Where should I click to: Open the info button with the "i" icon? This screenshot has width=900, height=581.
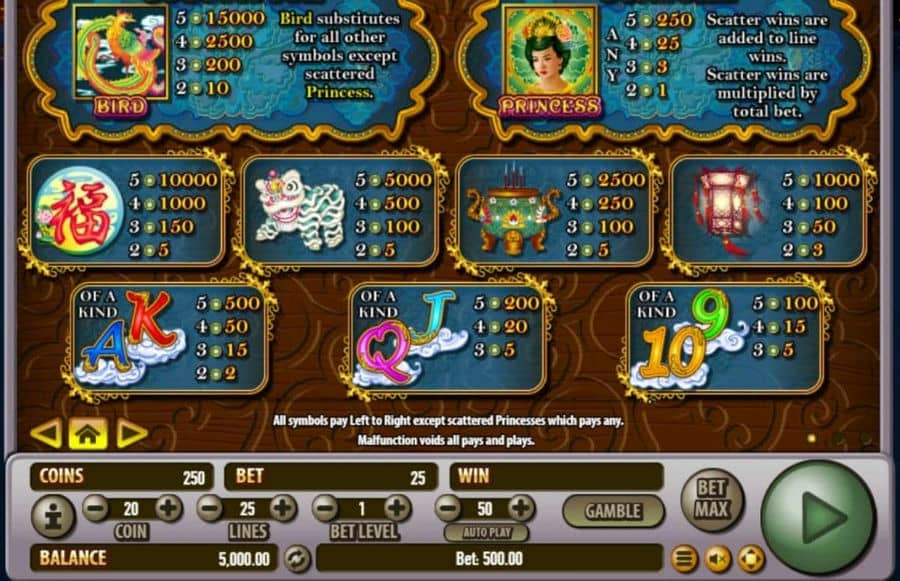53,515
